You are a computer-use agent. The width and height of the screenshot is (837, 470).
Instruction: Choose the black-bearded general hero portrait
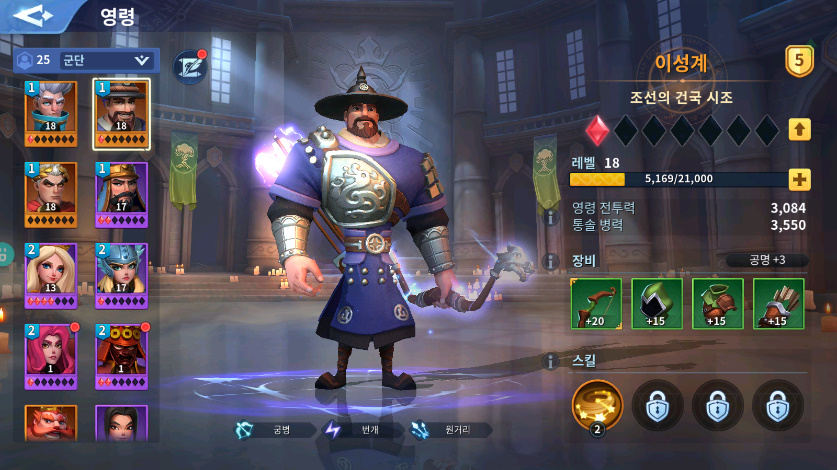click(x=122, y=194)
